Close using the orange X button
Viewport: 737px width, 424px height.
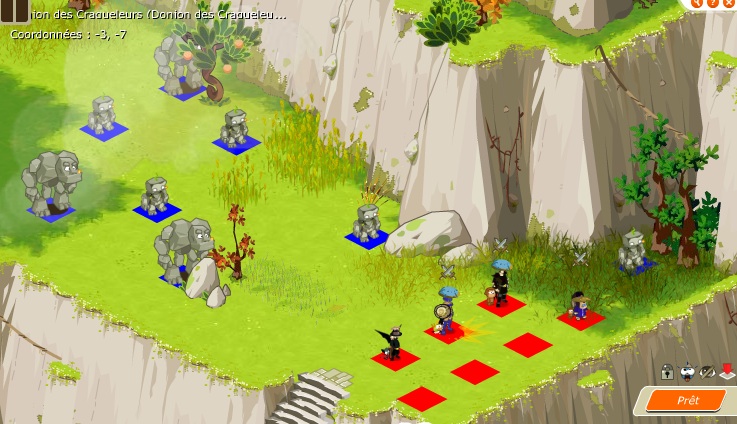(x=730, y=3)
